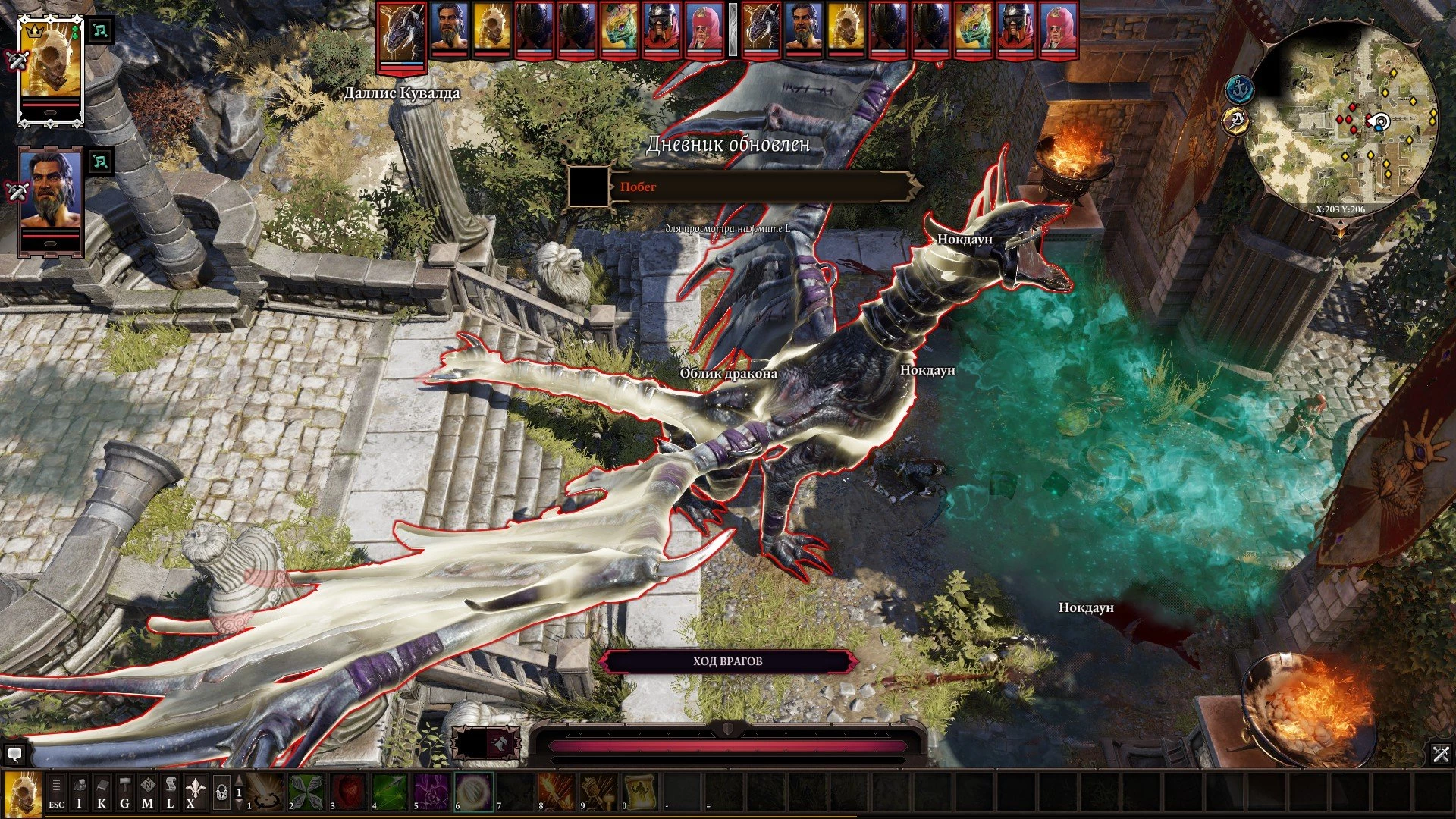Open the inventory bag button (I)
This screenshot has width=1456, height=819.
pyautogui.click(x=79, y=792)
